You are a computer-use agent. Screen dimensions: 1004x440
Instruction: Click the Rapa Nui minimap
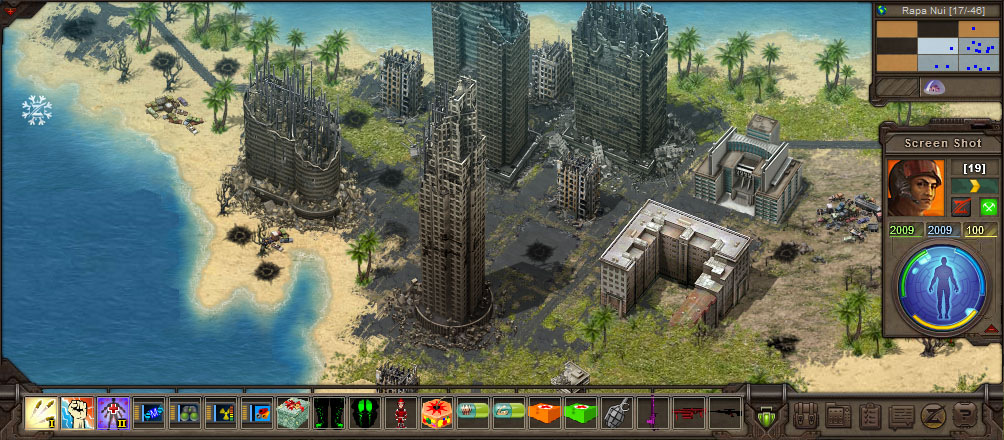click(935, 48)
